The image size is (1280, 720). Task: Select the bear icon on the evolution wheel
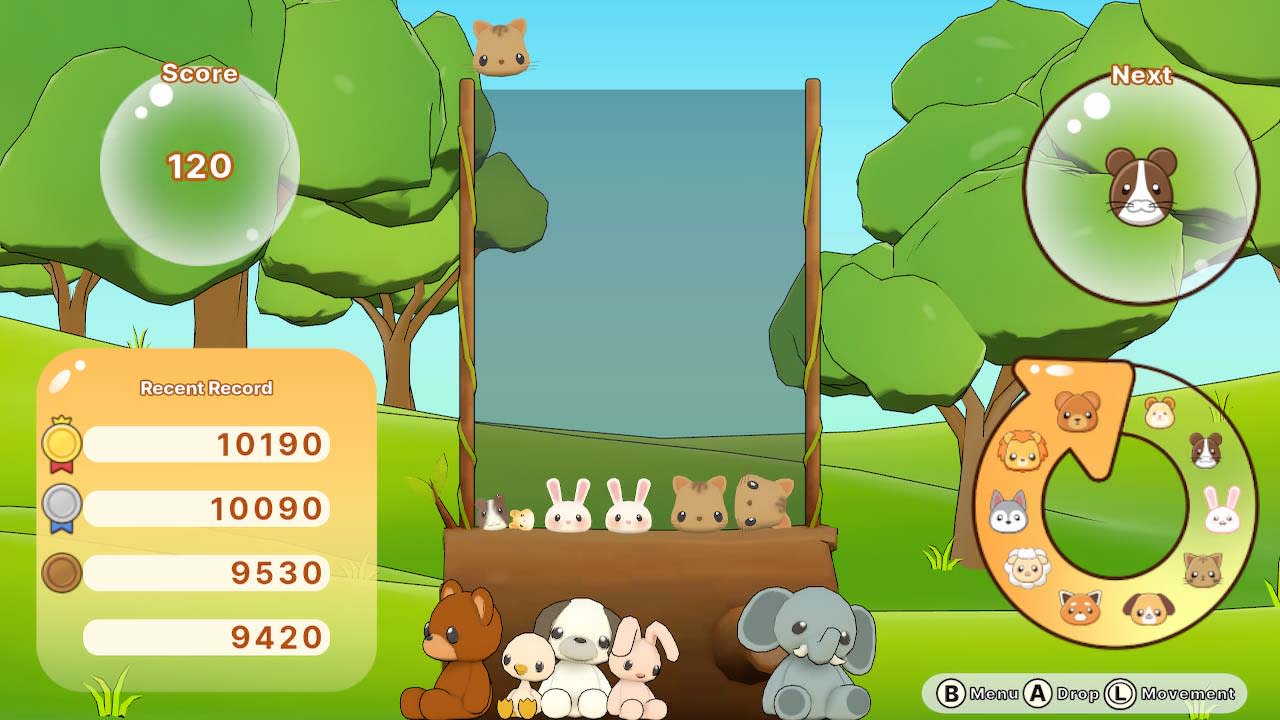coord(1075,411)
